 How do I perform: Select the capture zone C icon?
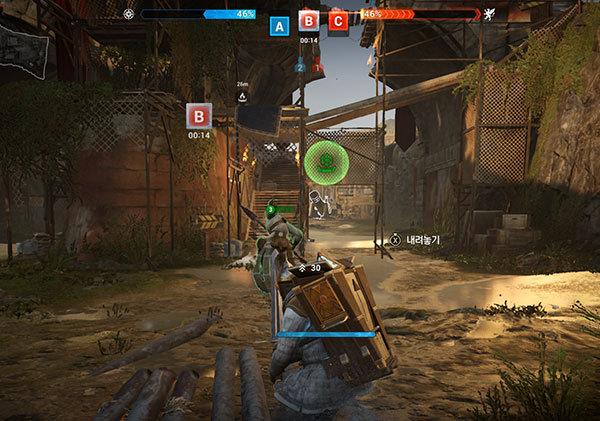(338, 20)
